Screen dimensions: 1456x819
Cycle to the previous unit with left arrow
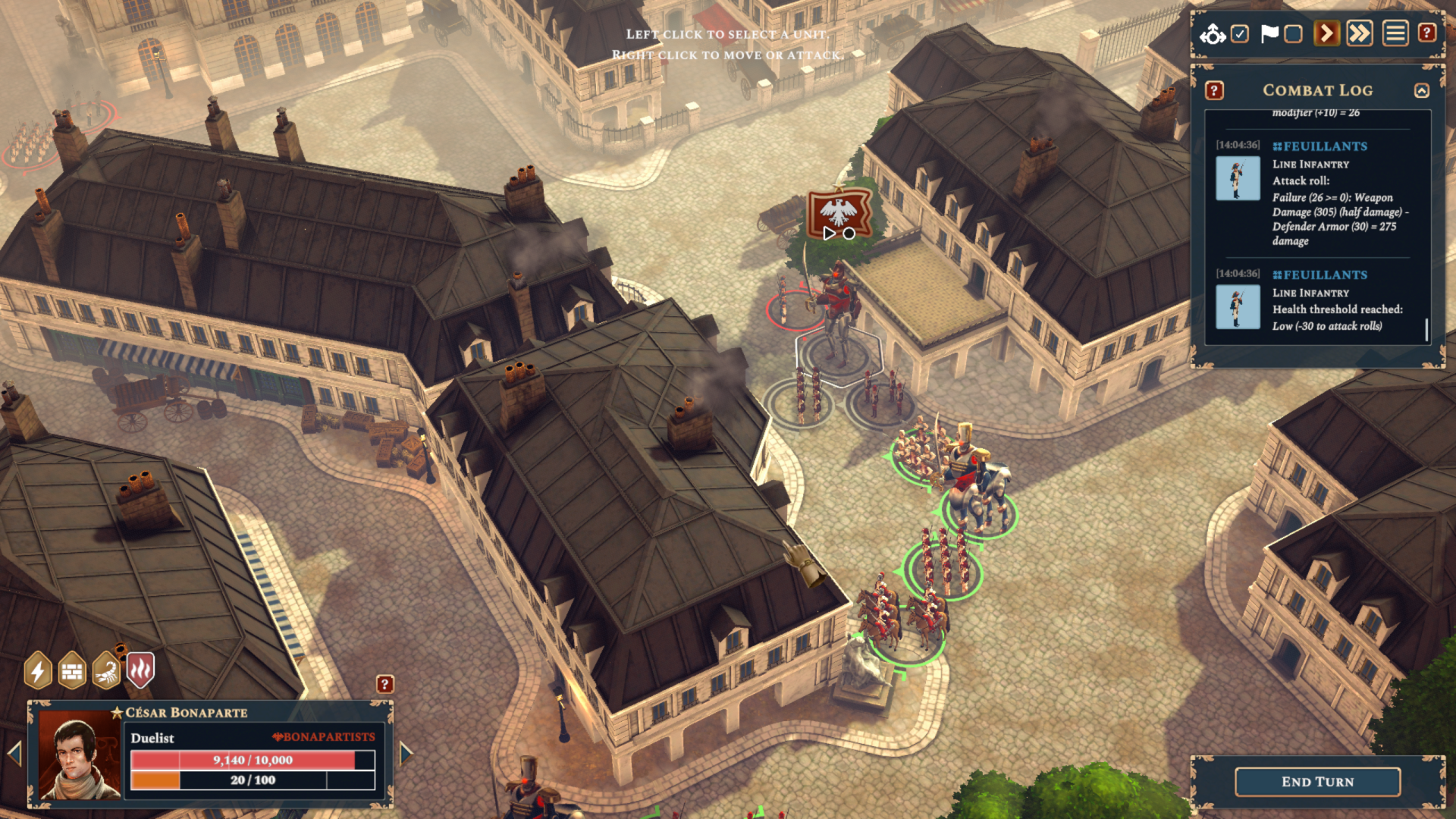coord(14,753)
